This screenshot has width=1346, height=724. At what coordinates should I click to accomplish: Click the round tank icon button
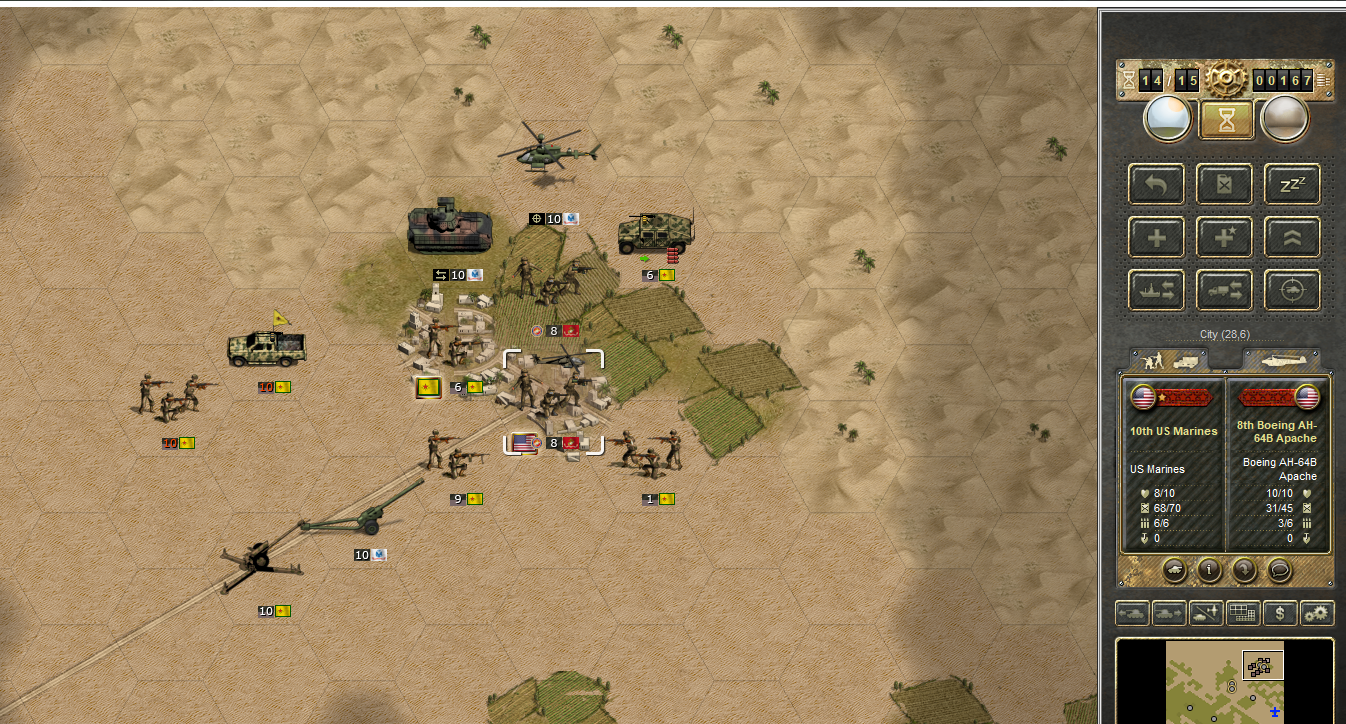pyautogui.click(x=1175, y=570)
